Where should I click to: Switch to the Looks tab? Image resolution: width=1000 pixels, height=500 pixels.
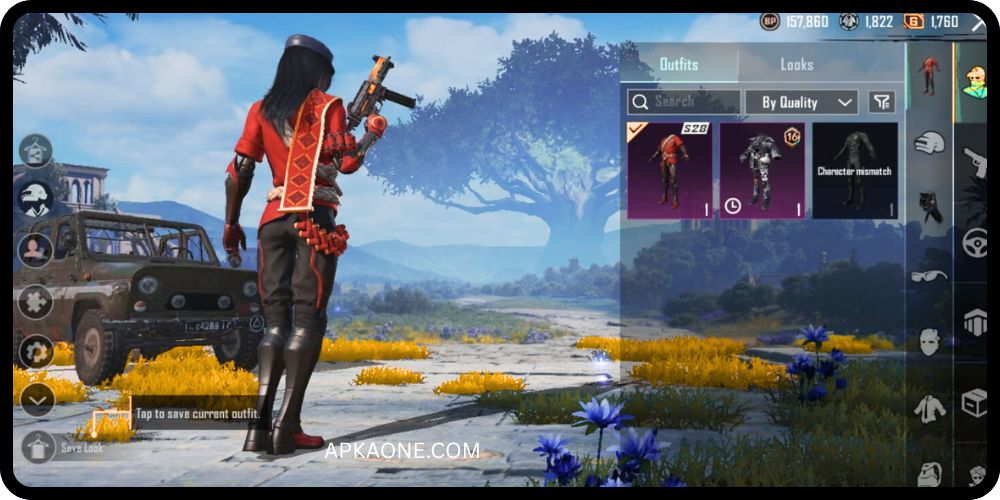coord(797,65)
